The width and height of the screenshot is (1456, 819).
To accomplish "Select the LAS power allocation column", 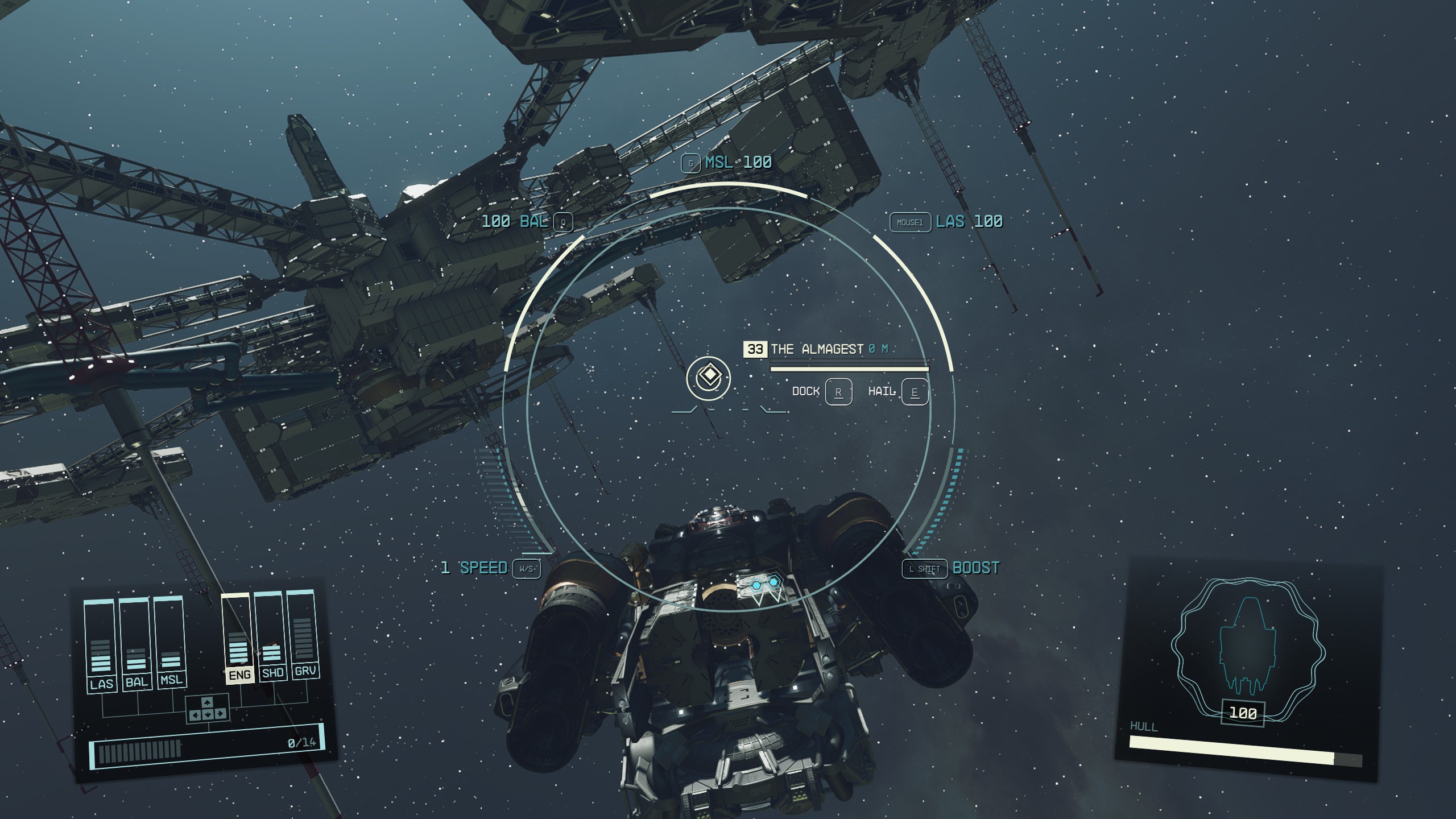I will coord(101,646).
